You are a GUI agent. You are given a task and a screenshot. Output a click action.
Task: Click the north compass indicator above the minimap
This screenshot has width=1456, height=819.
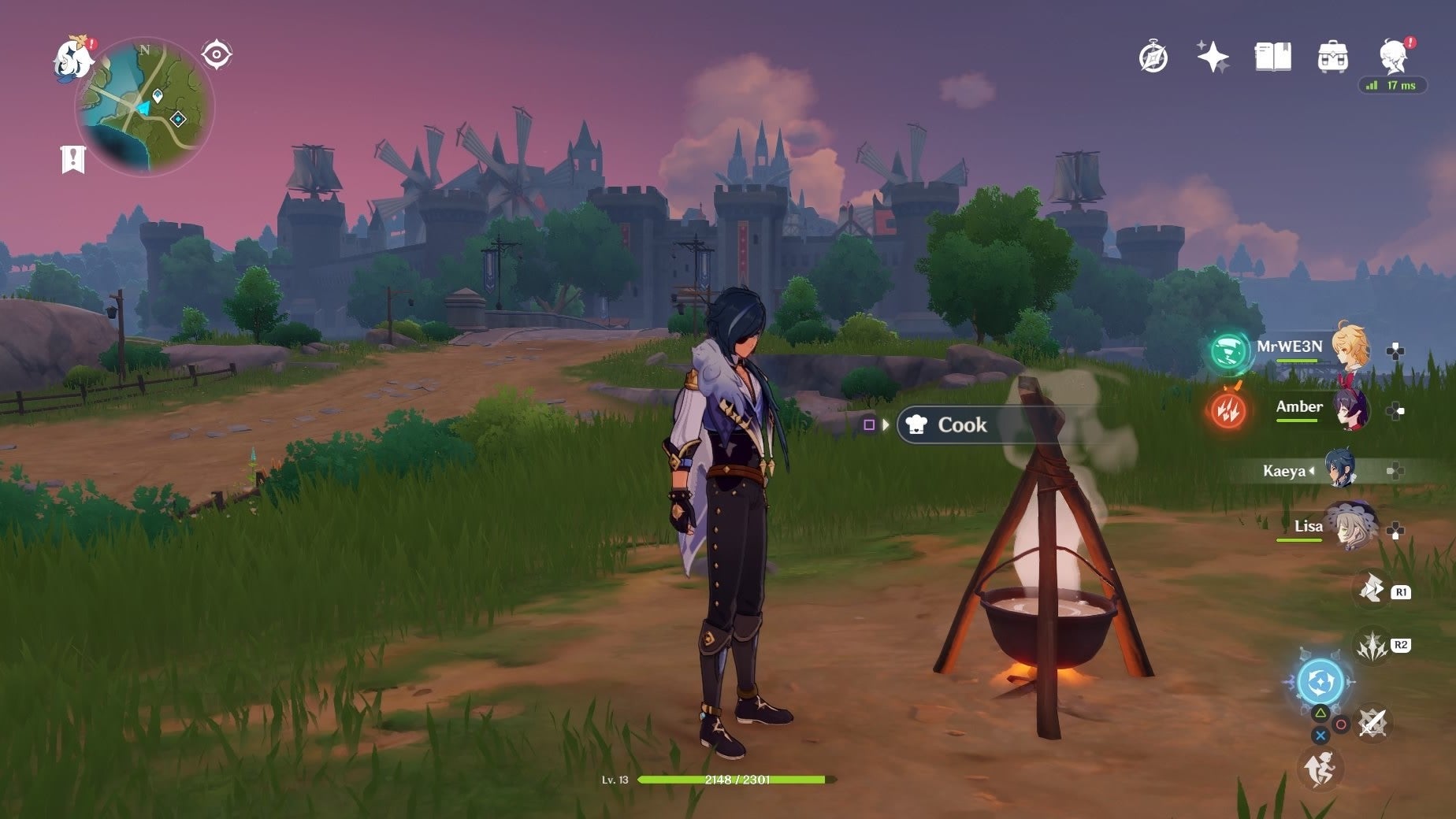click(x=143, y=50)
